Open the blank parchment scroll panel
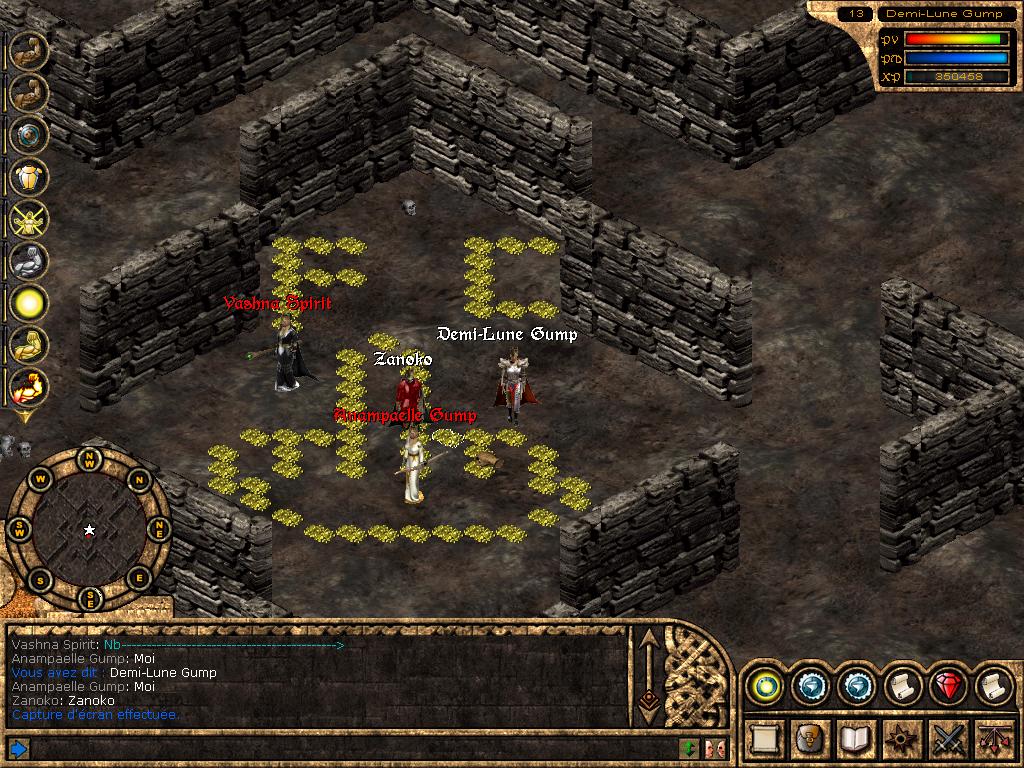 (x=763, y=739)
